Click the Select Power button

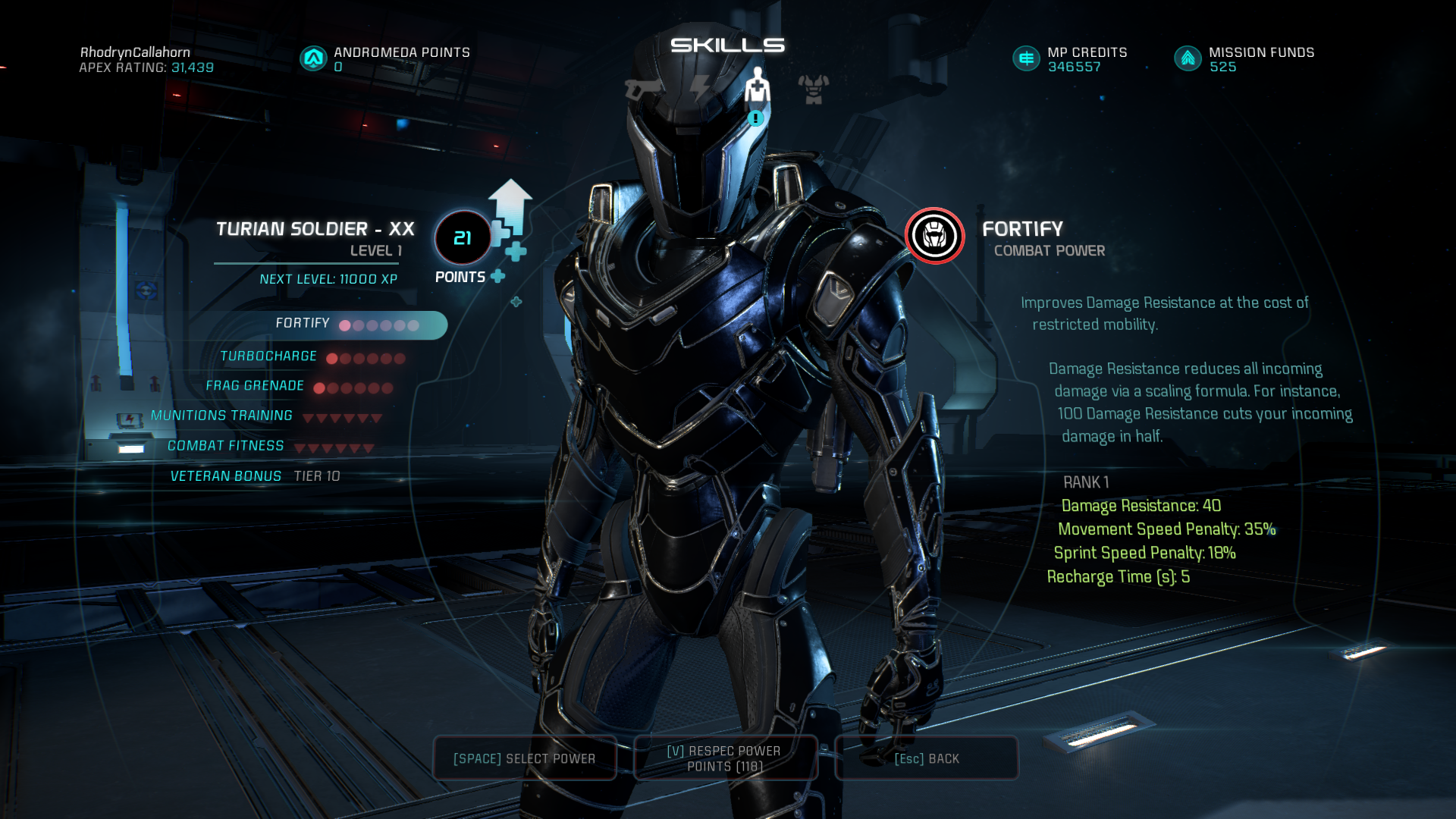tap(524, 758)
